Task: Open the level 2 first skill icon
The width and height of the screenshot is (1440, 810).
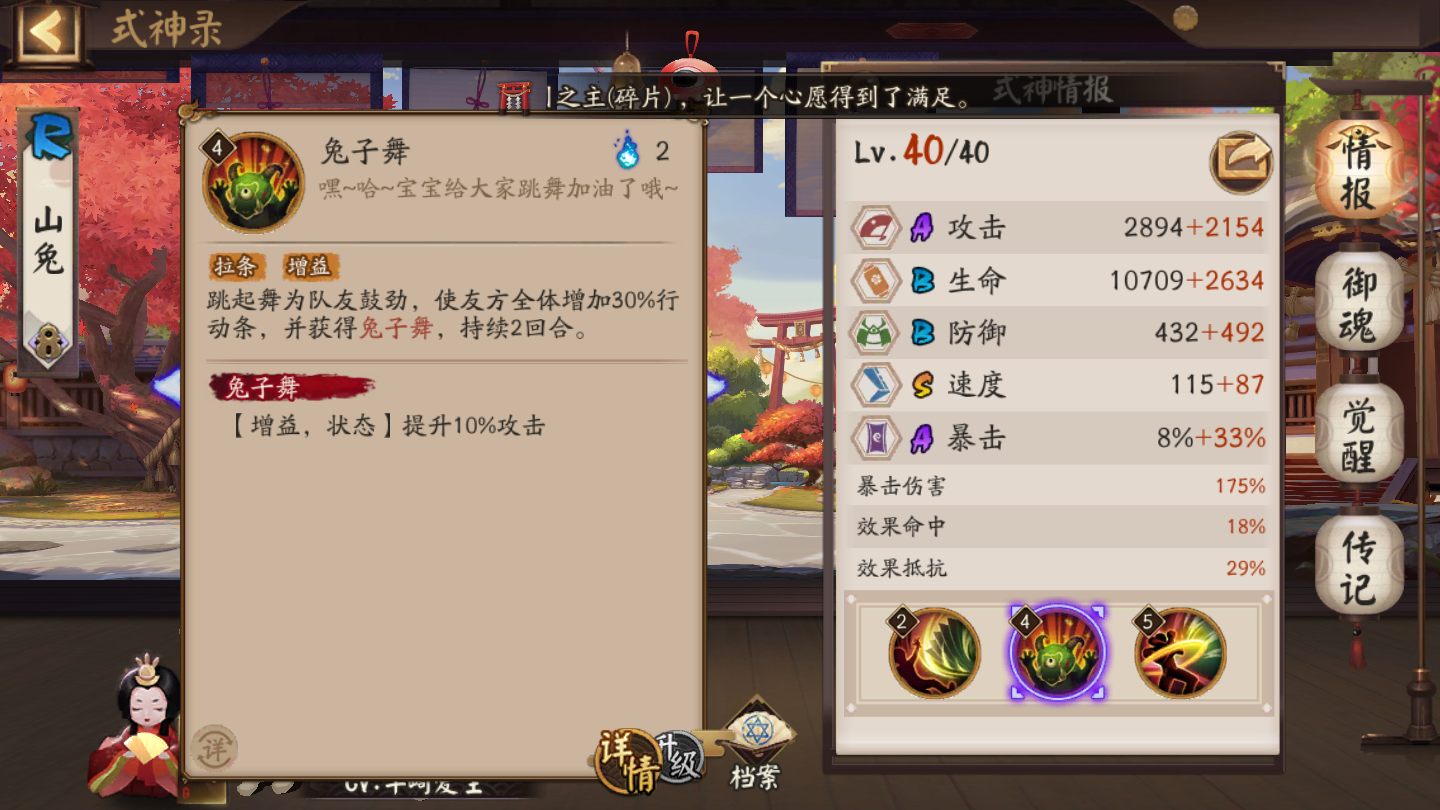Action: [x=932, y=652]
